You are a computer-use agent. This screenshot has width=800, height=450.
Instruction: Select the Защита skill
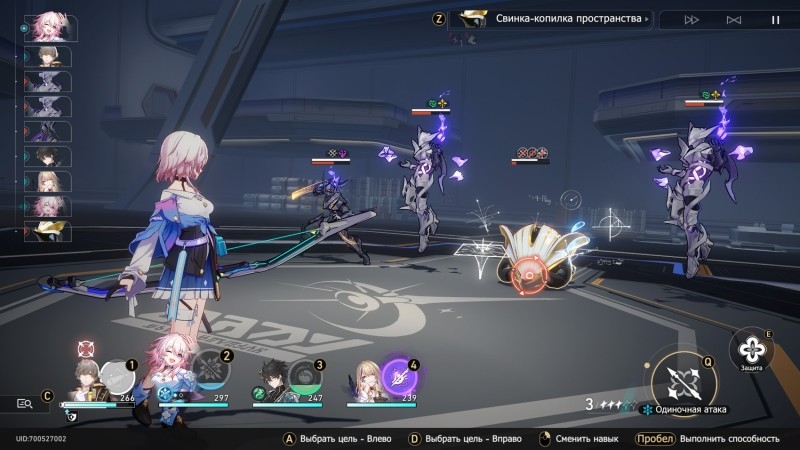click(x=750, y=347)
